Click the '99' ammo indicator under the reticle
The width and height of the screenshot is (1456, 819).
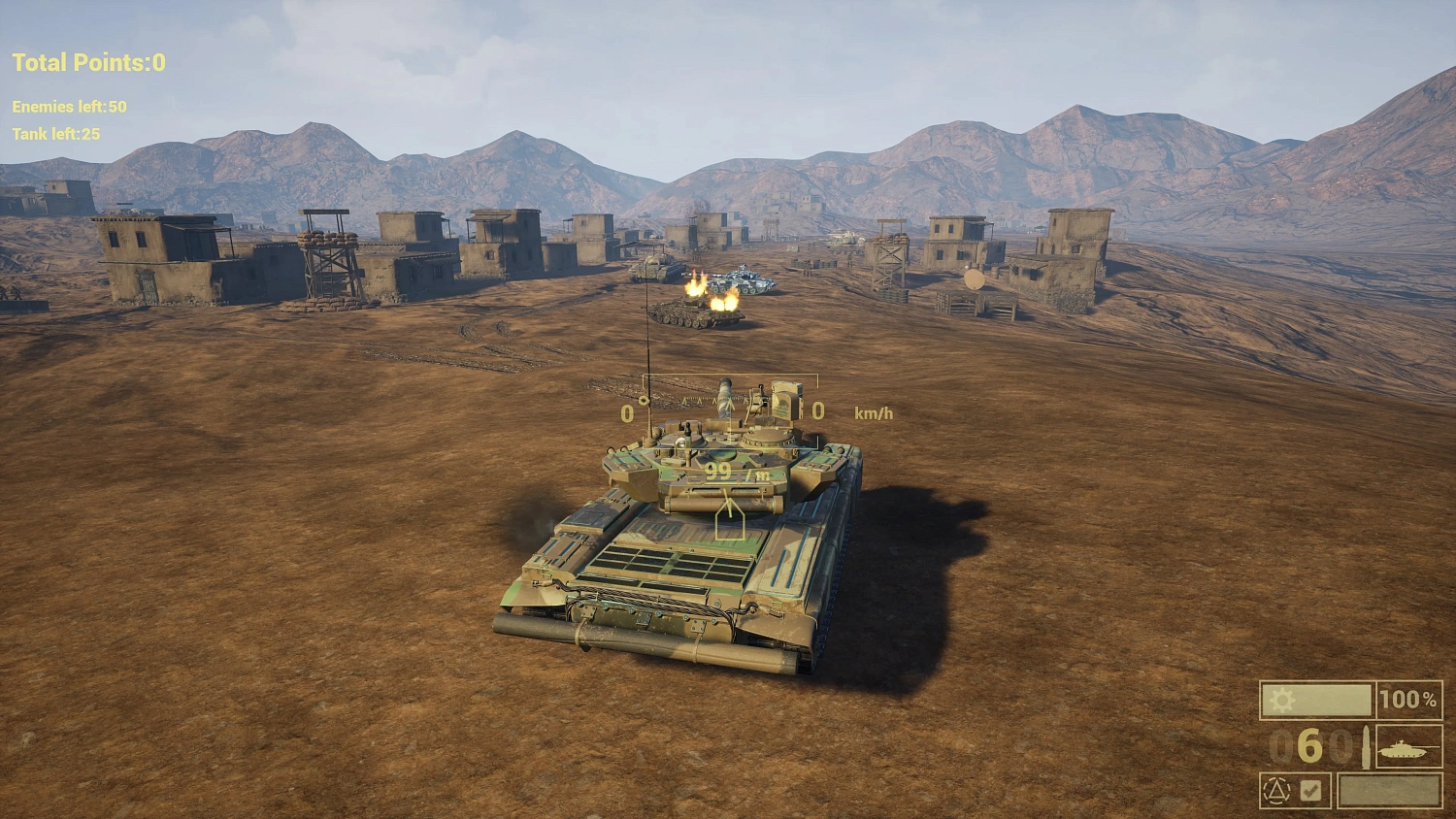coord(718,473)
